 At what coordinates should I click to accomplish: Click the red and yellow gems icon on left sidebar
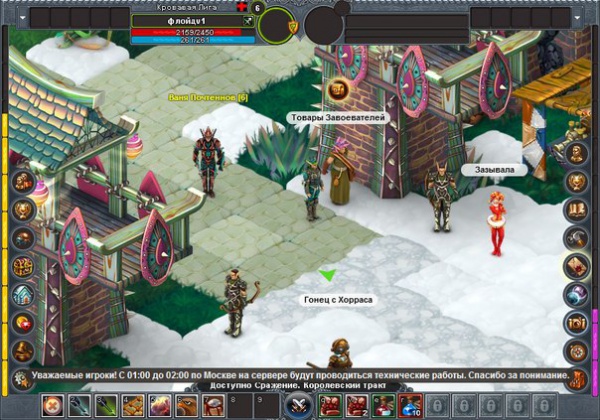[x=22, y=322]
